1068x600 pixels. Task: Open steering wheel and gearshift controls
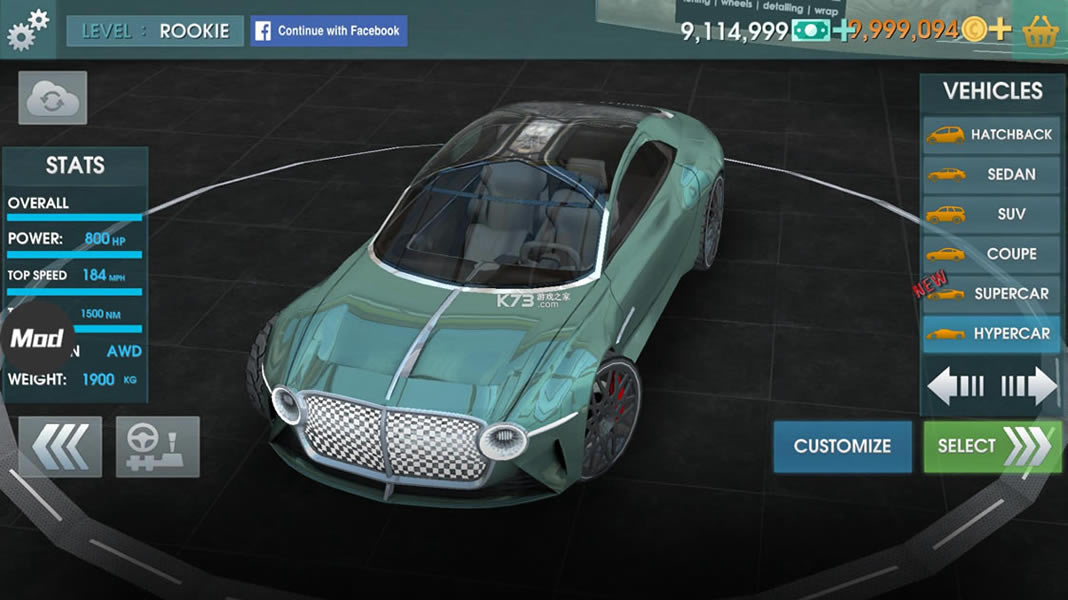click(x=158, y=446)
